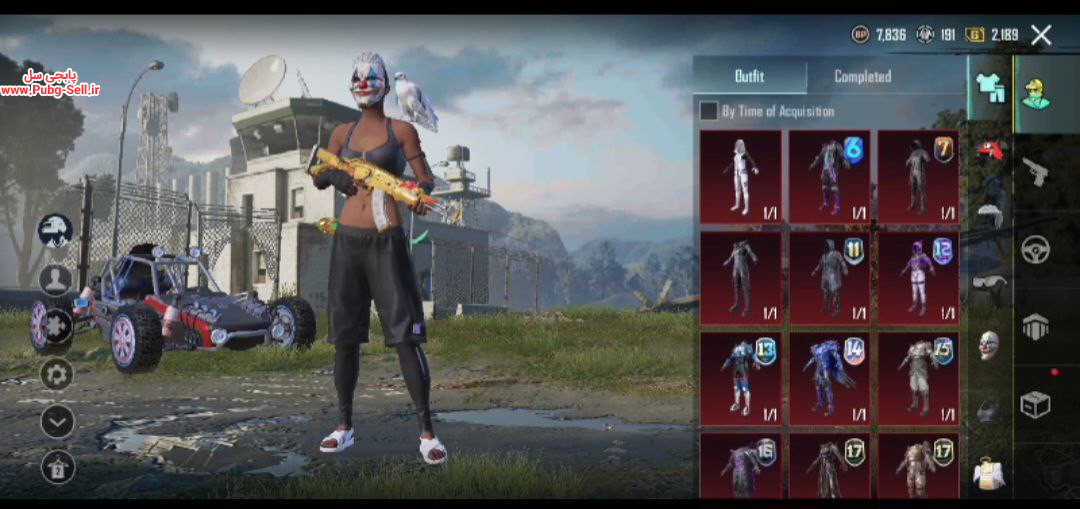This screenshot has width=1080, height=509.
Task: Pick the outfit with level 11 badge
Action: click(x=829, y=278)
